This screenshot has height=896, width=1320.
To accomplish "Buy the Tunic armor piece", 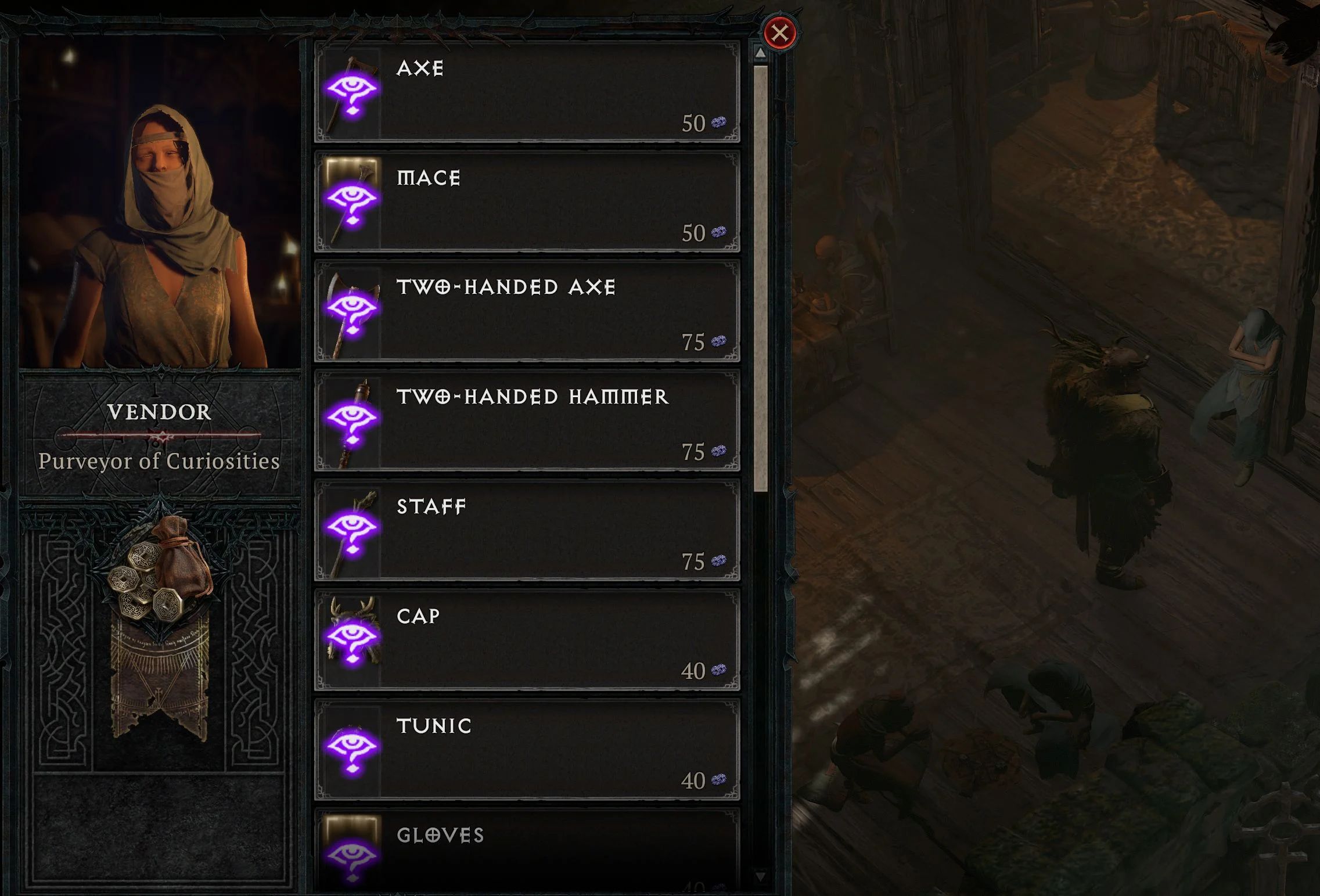I will (x=527, y=750).
